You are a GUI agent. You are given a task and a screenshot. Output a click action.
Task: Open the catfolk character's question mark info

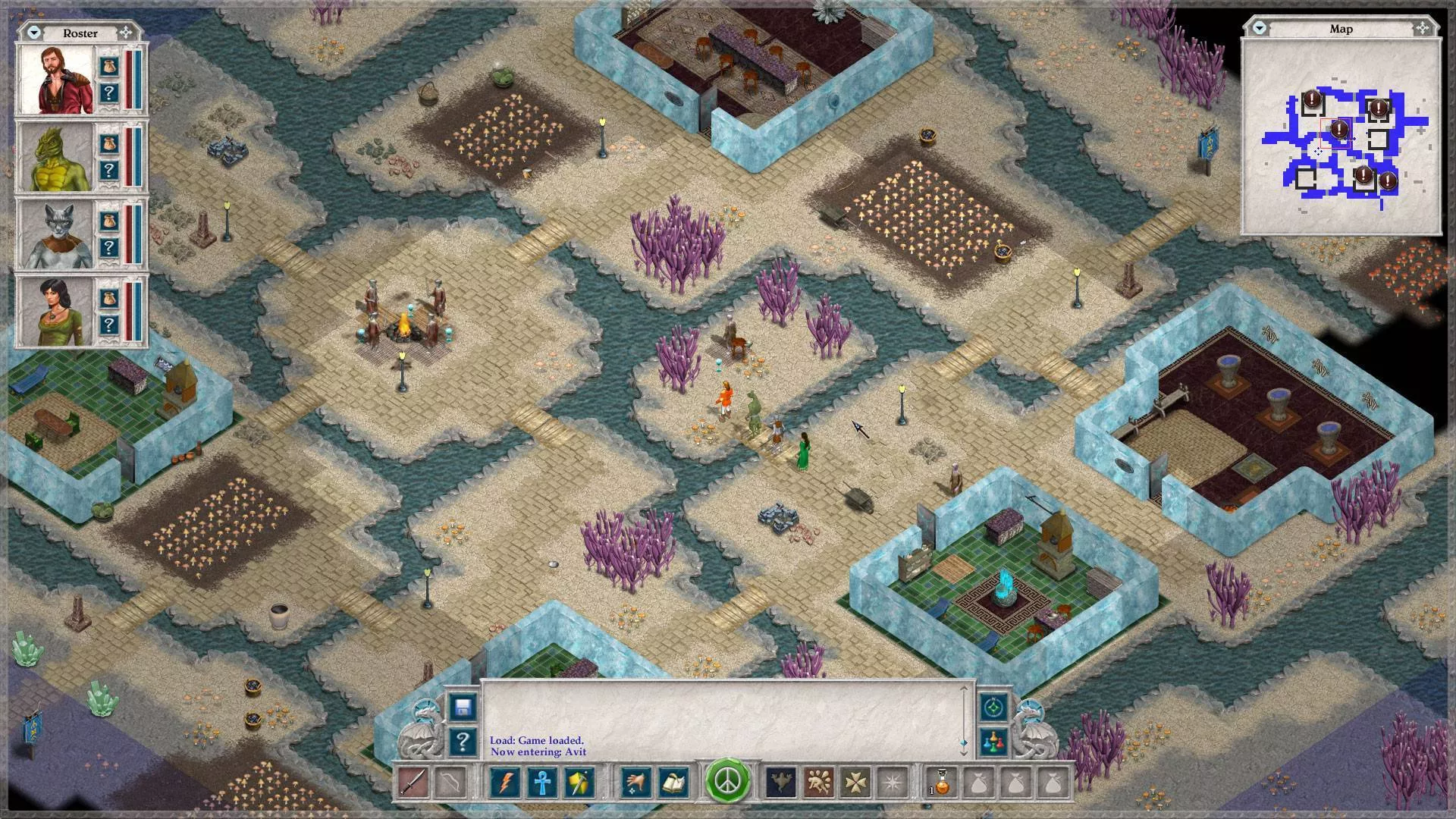[110, 246]
